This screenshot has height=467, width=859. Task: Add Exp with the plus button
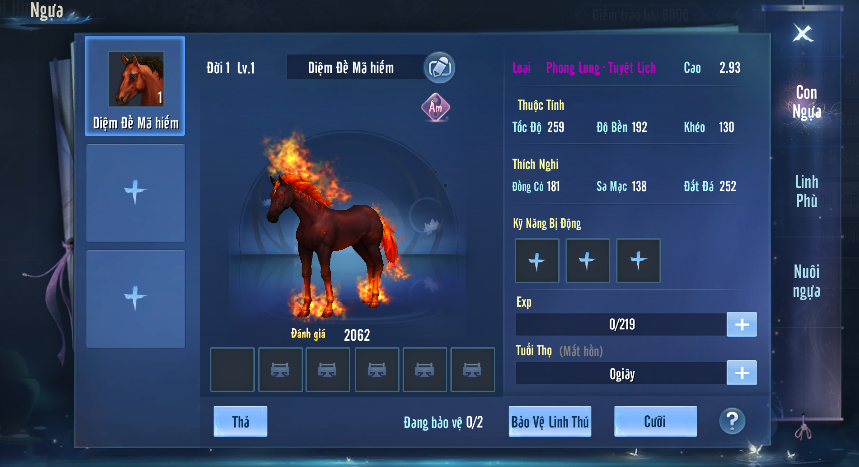click(x=742, y=324)
